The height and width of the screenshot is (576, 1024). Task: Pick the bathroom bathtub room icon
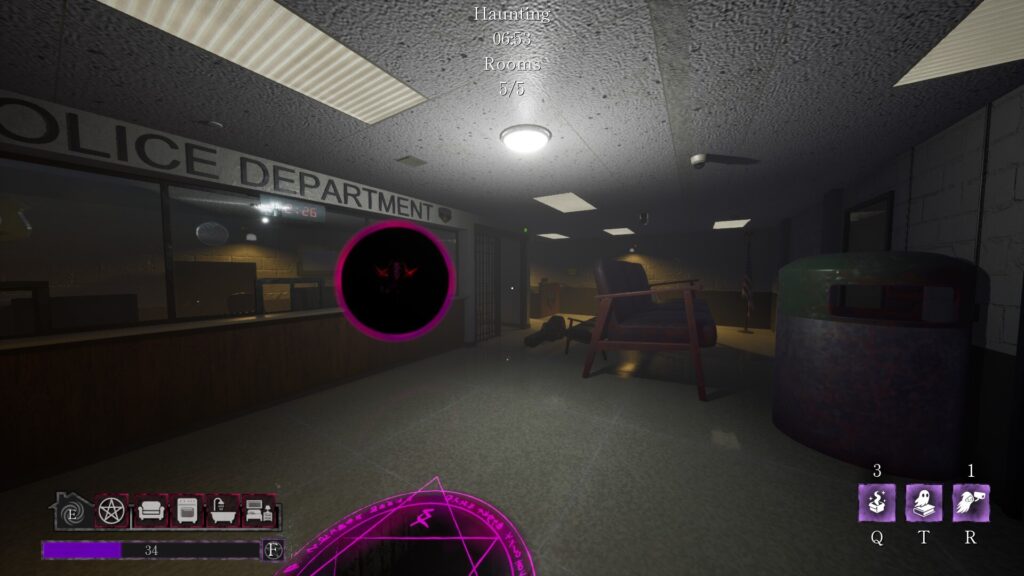(x=222, y=511)
